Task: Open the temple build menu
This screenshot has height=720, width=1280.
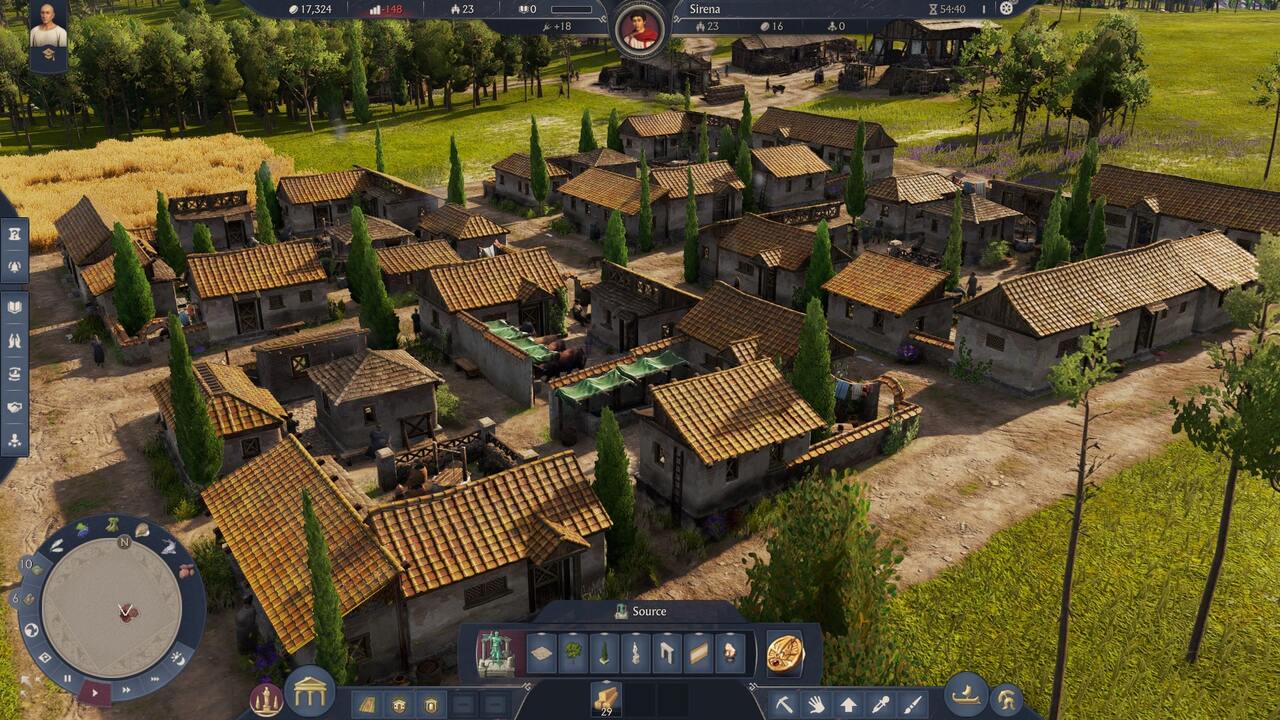Action: pyautogui.click(x=309, y=690)
